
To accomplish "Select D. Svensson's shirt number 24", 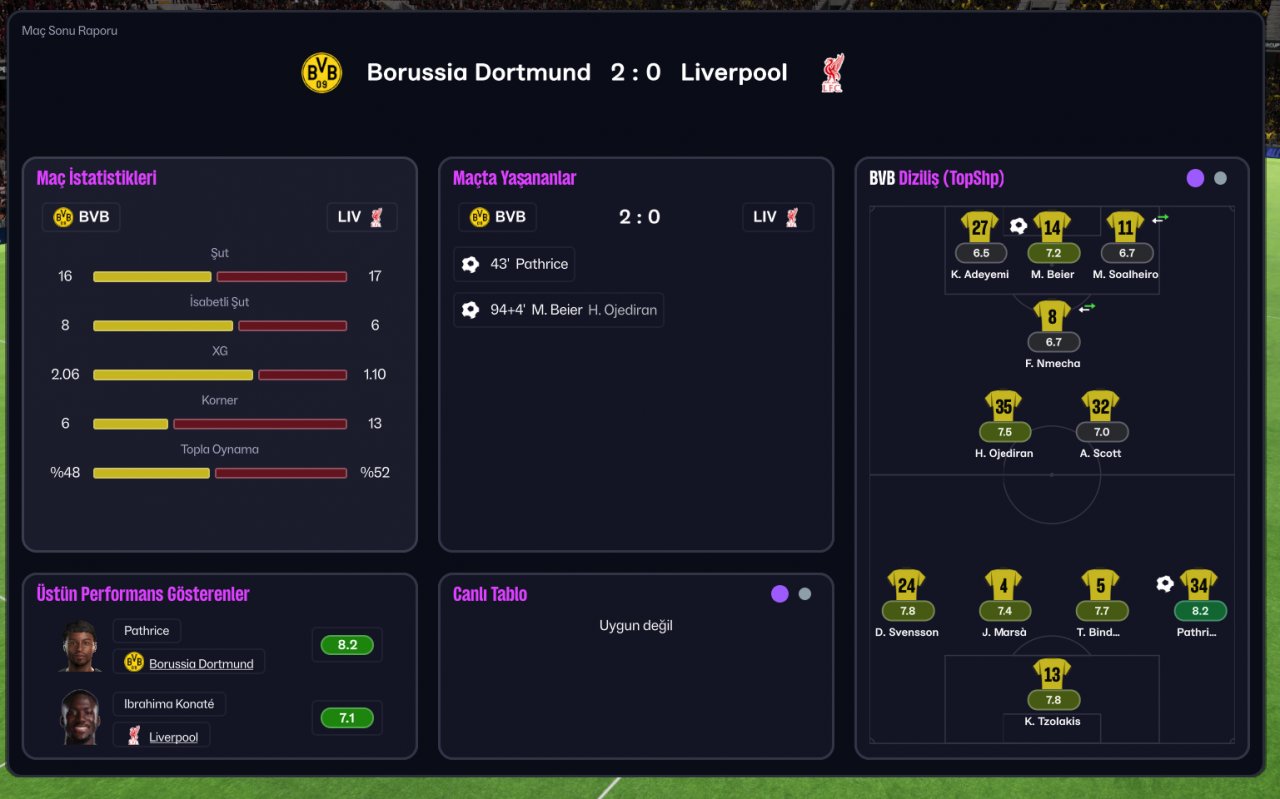I will (x=906, y=585).
